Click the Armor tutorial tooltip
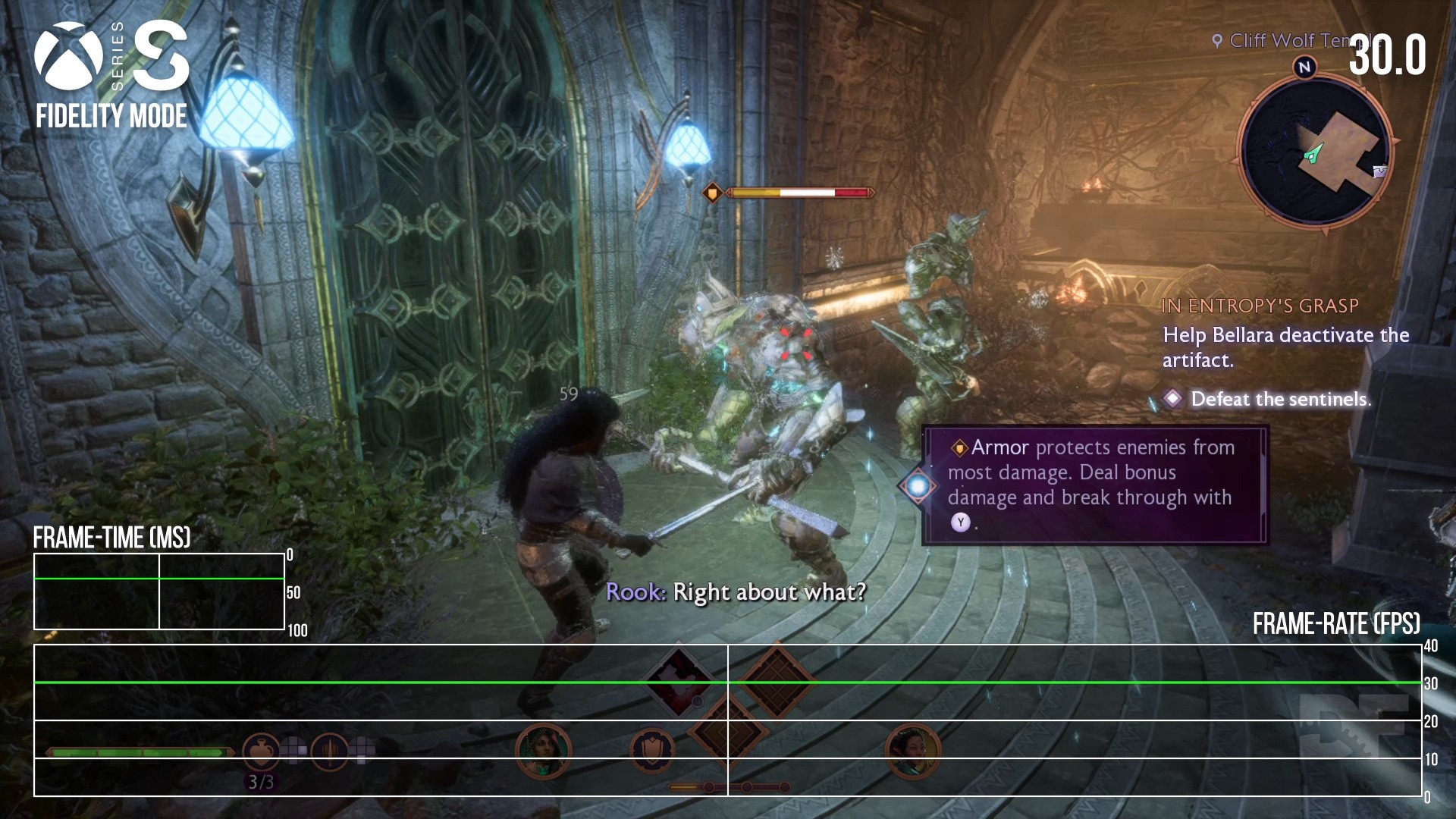Screen dimensions: 1456x819 pyautogui.click(x=1095, y=485)
